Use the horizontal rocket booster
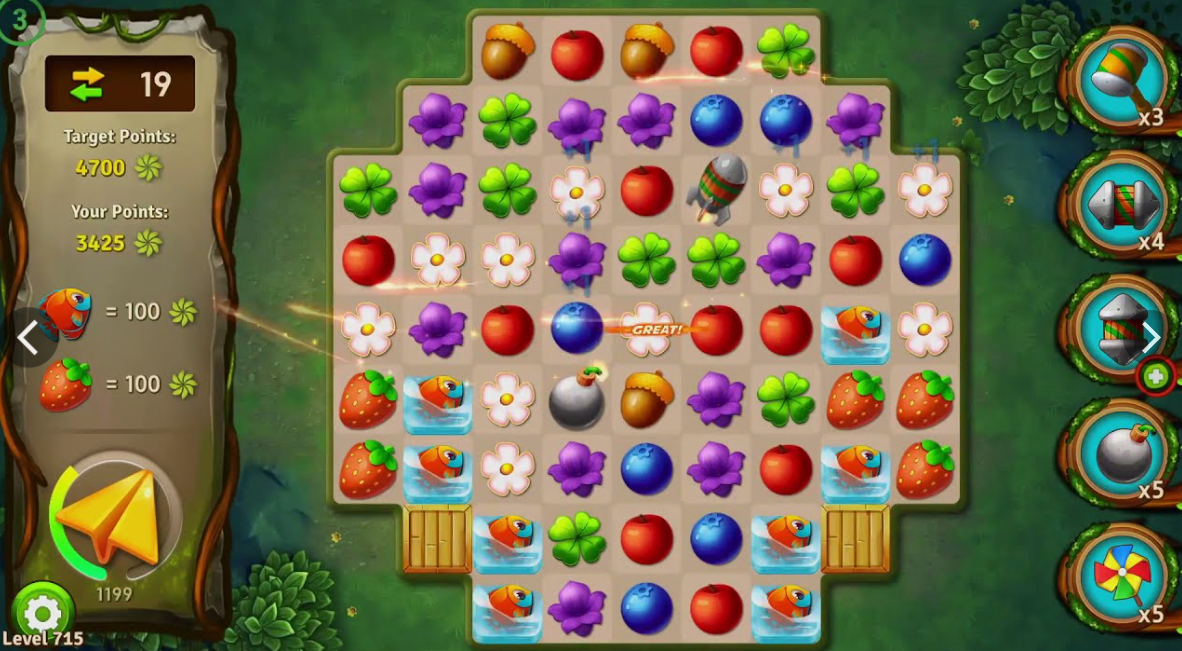 tap(1124, 205)
